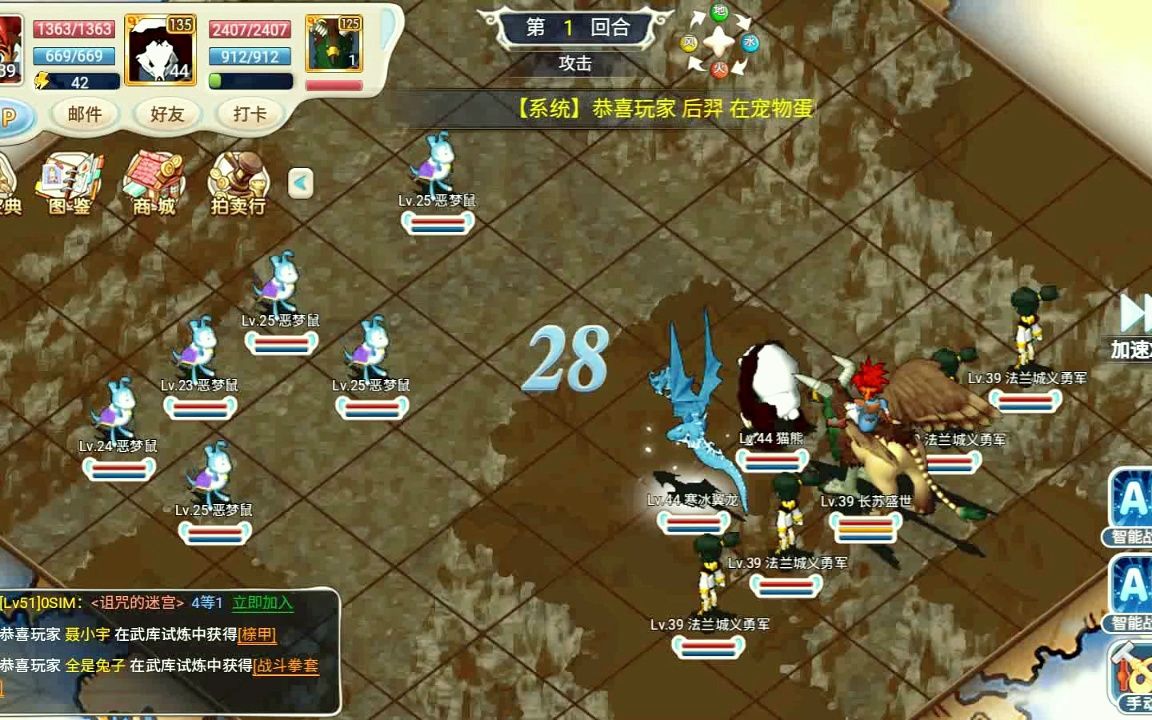This screenshot has width=1152, height=720.
Task: Open the 拍卖行 auction house icon
Action: click(x=237, y=183)
